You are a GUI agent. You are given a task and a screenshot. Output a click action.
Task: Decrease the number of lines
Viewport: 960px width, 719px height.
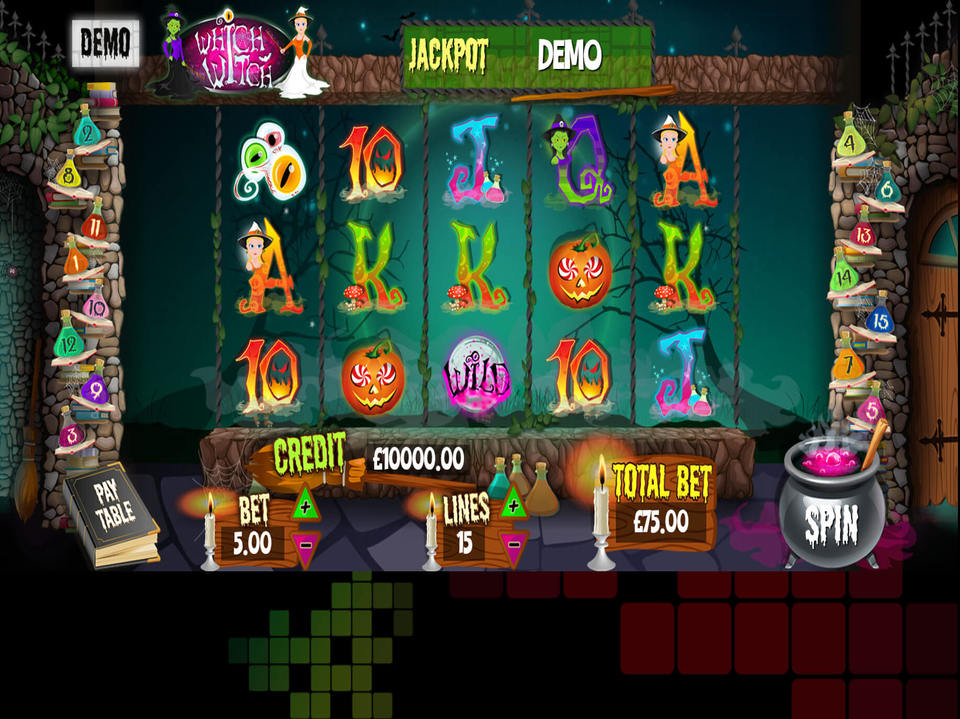click(513, 545)
